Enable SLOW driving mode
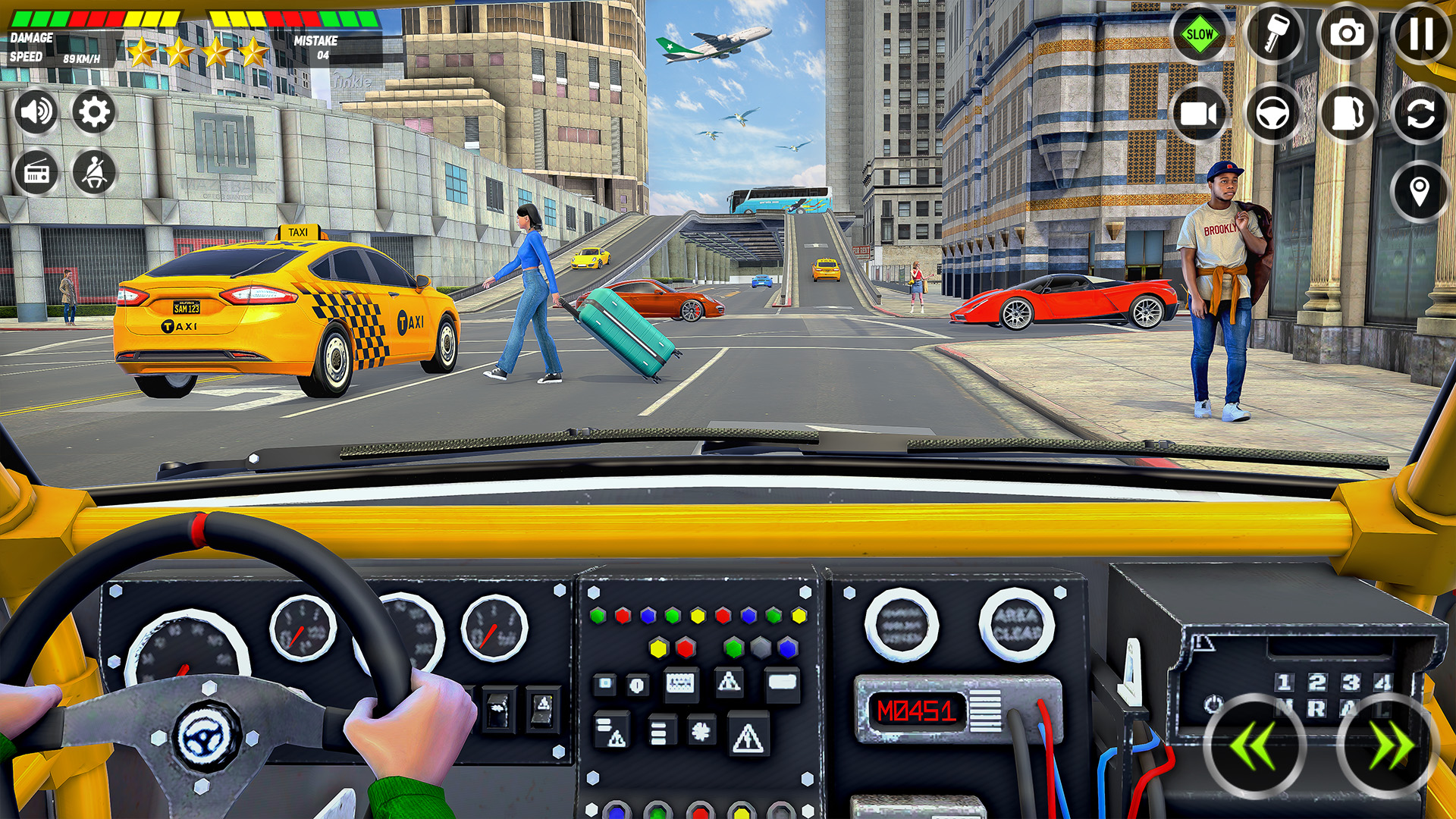Image resolution: width=1456 pixels, height=819 pixels. coord(1200,33)
